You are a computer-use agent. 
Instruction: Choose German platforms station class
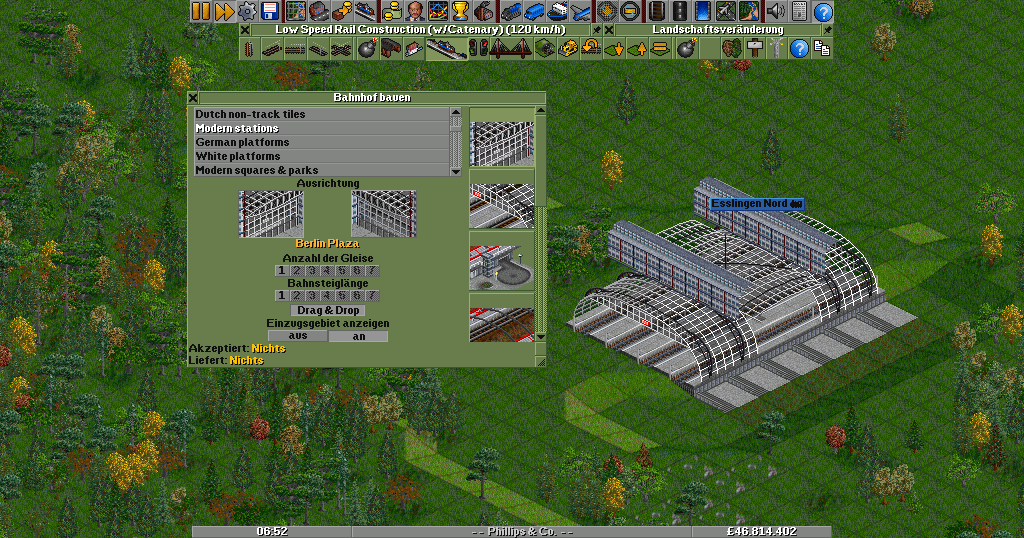(x=321, y=142)
